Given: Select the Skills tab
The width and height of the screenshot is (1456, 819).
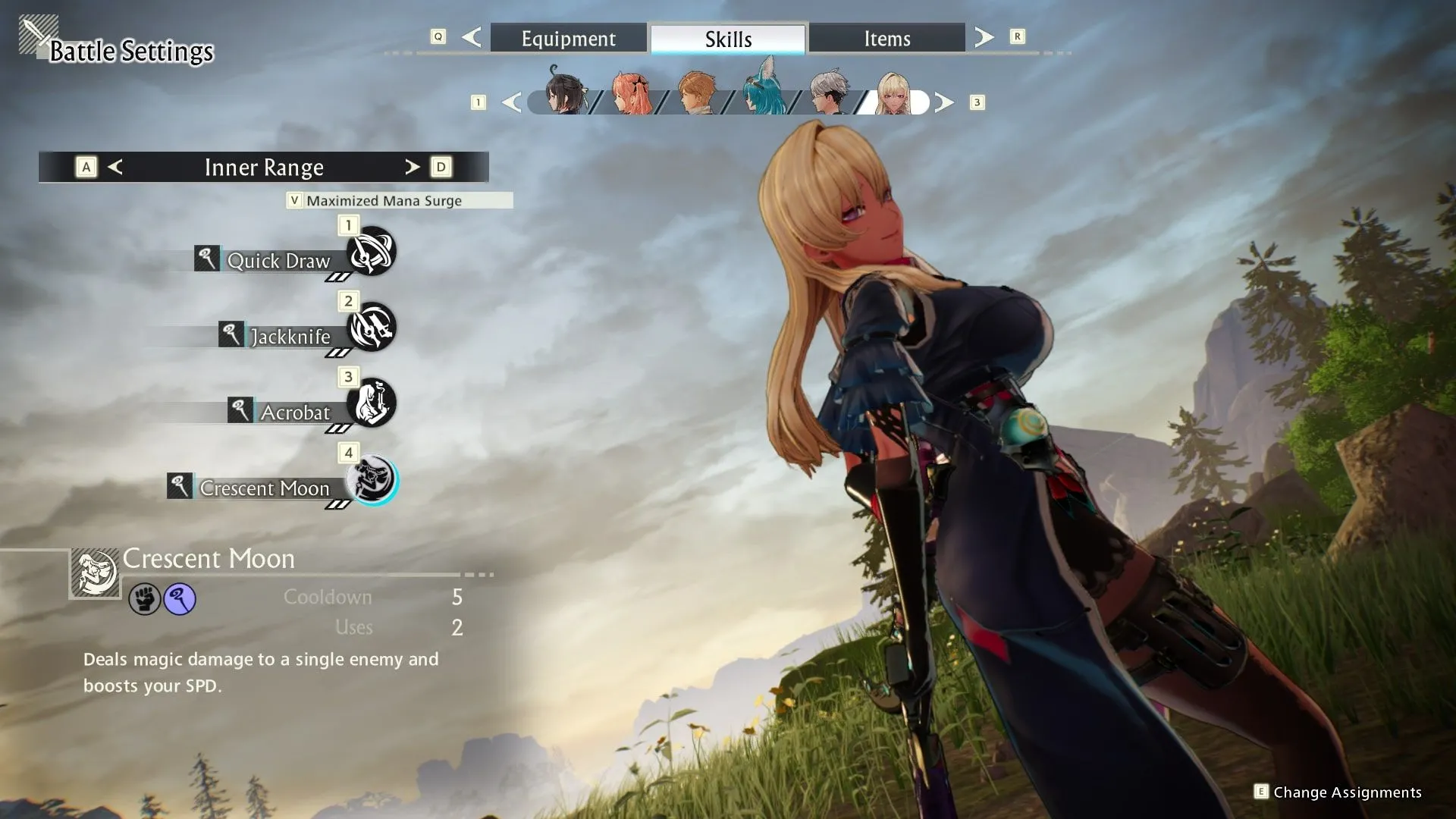Looking at the screenshot, I should point(728,39).
